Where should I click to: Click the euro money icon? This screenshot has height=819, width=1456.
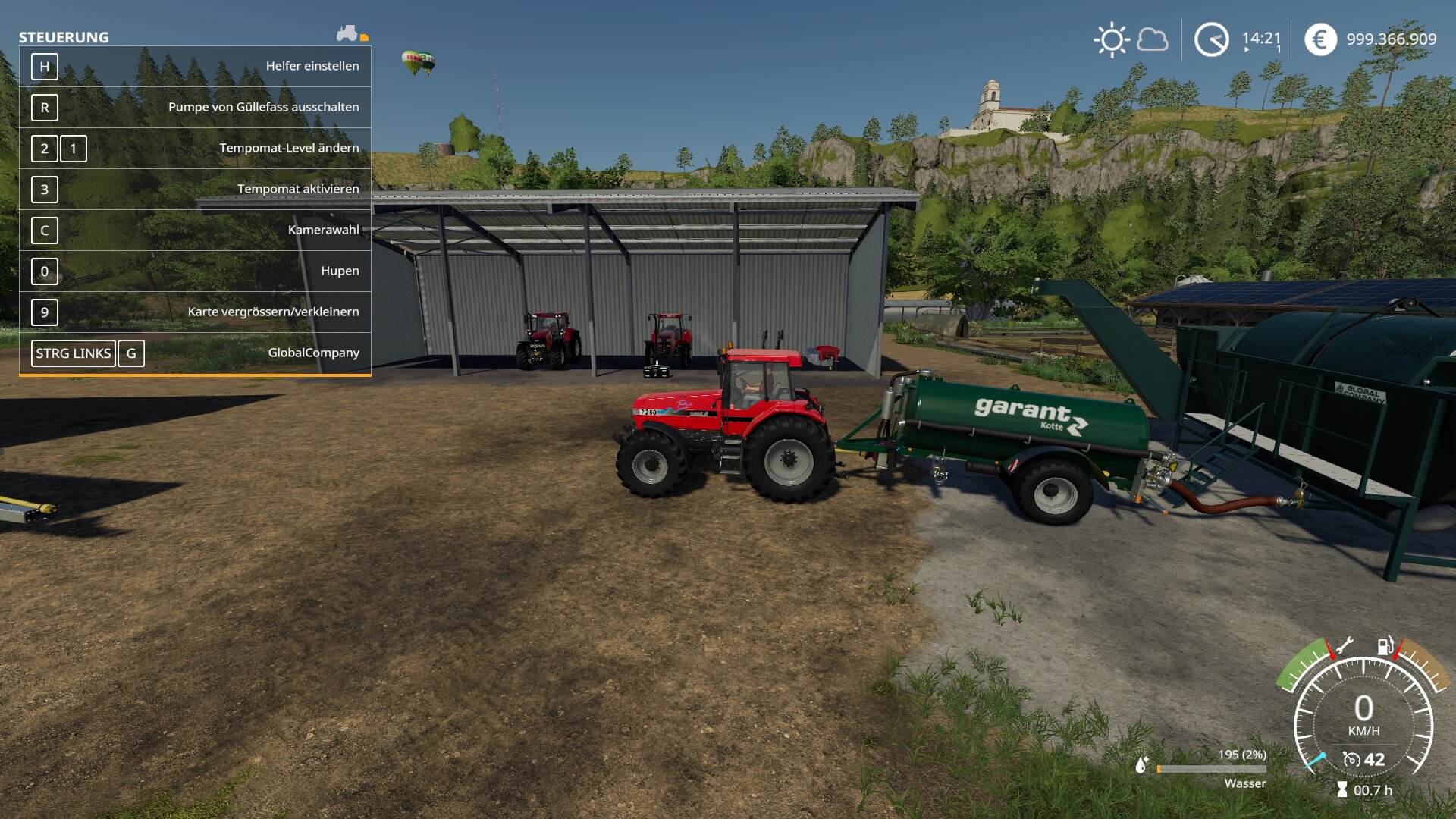1320,39
